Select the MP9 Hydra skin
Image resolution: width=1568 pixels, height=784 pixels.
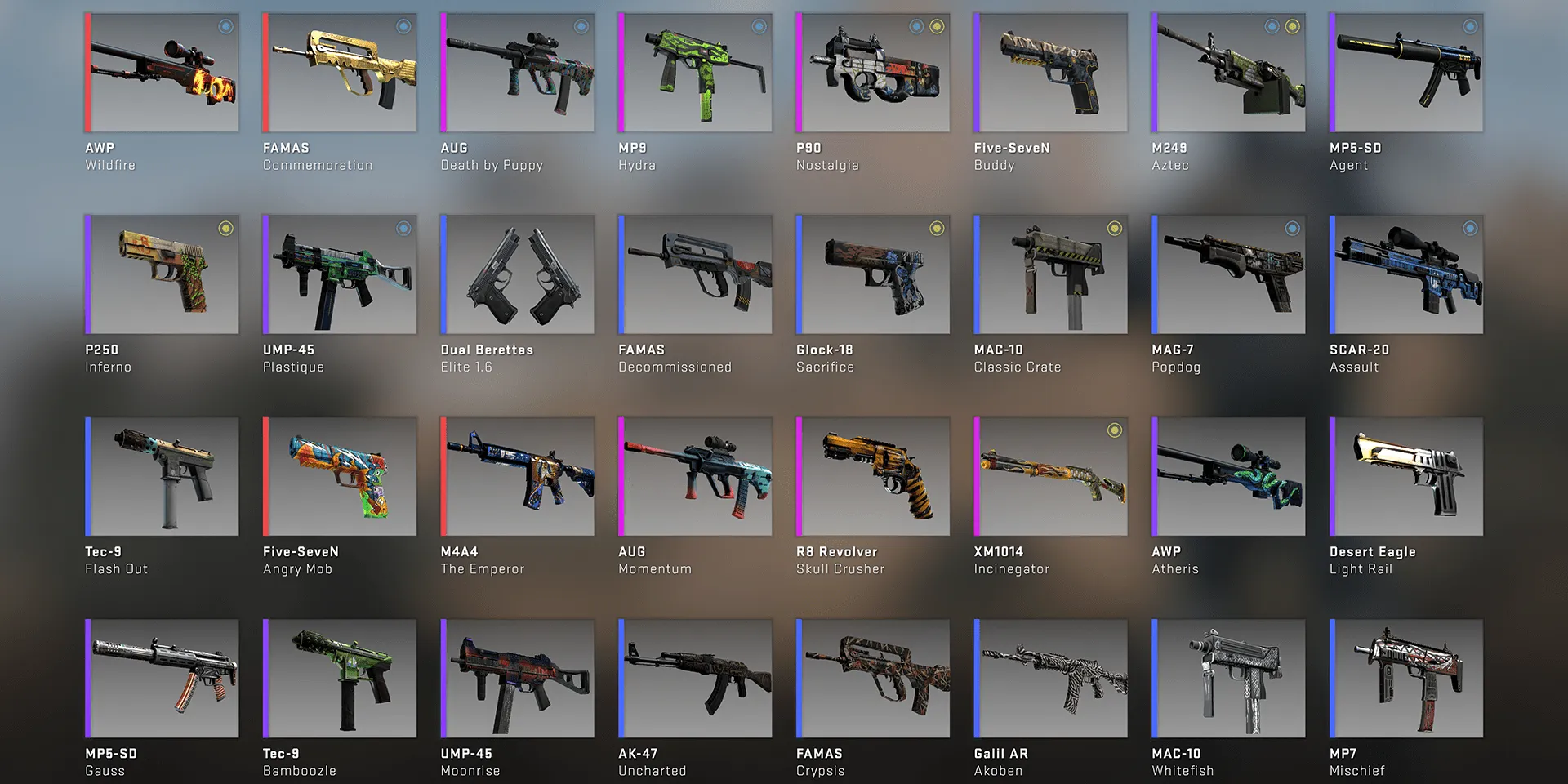[x=695, y=73]
